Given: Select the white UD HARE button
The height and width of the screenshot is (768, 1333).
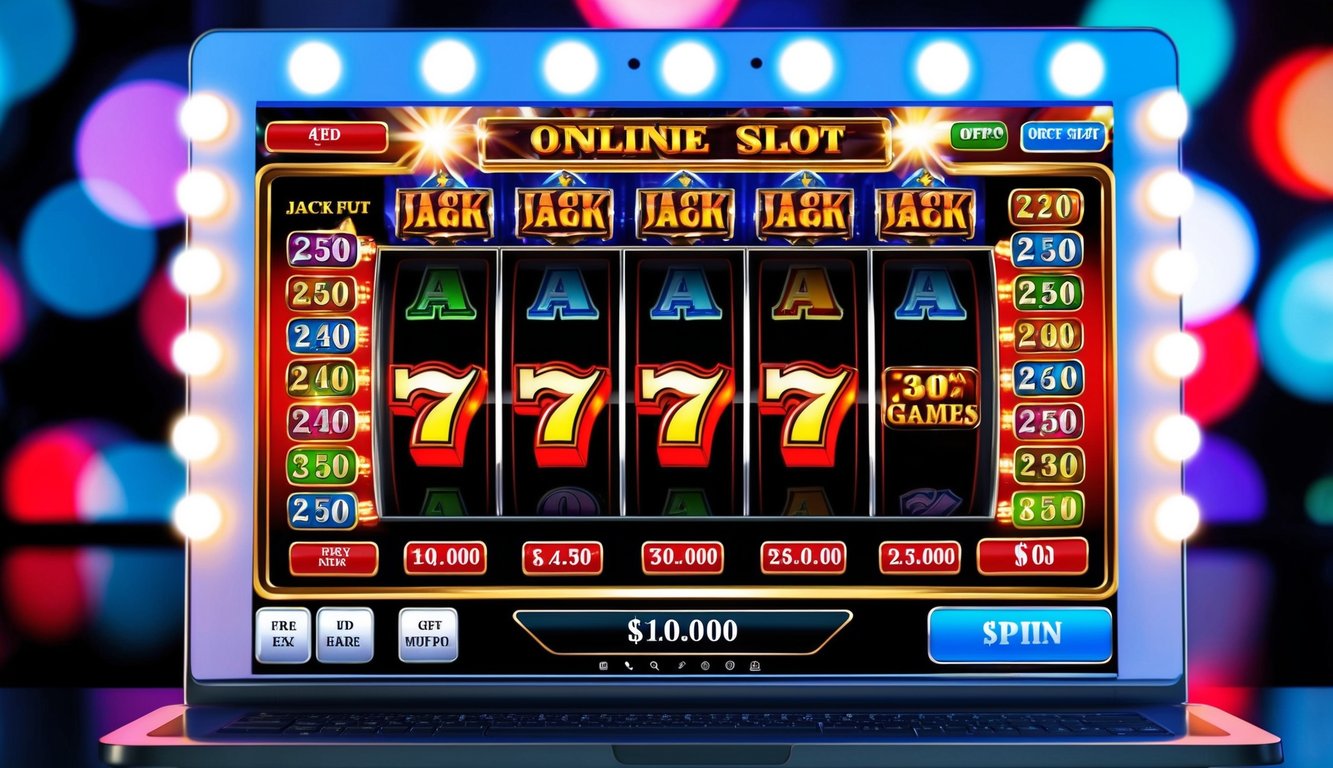Looking at the screenshot, I should (x=344, y=636).
